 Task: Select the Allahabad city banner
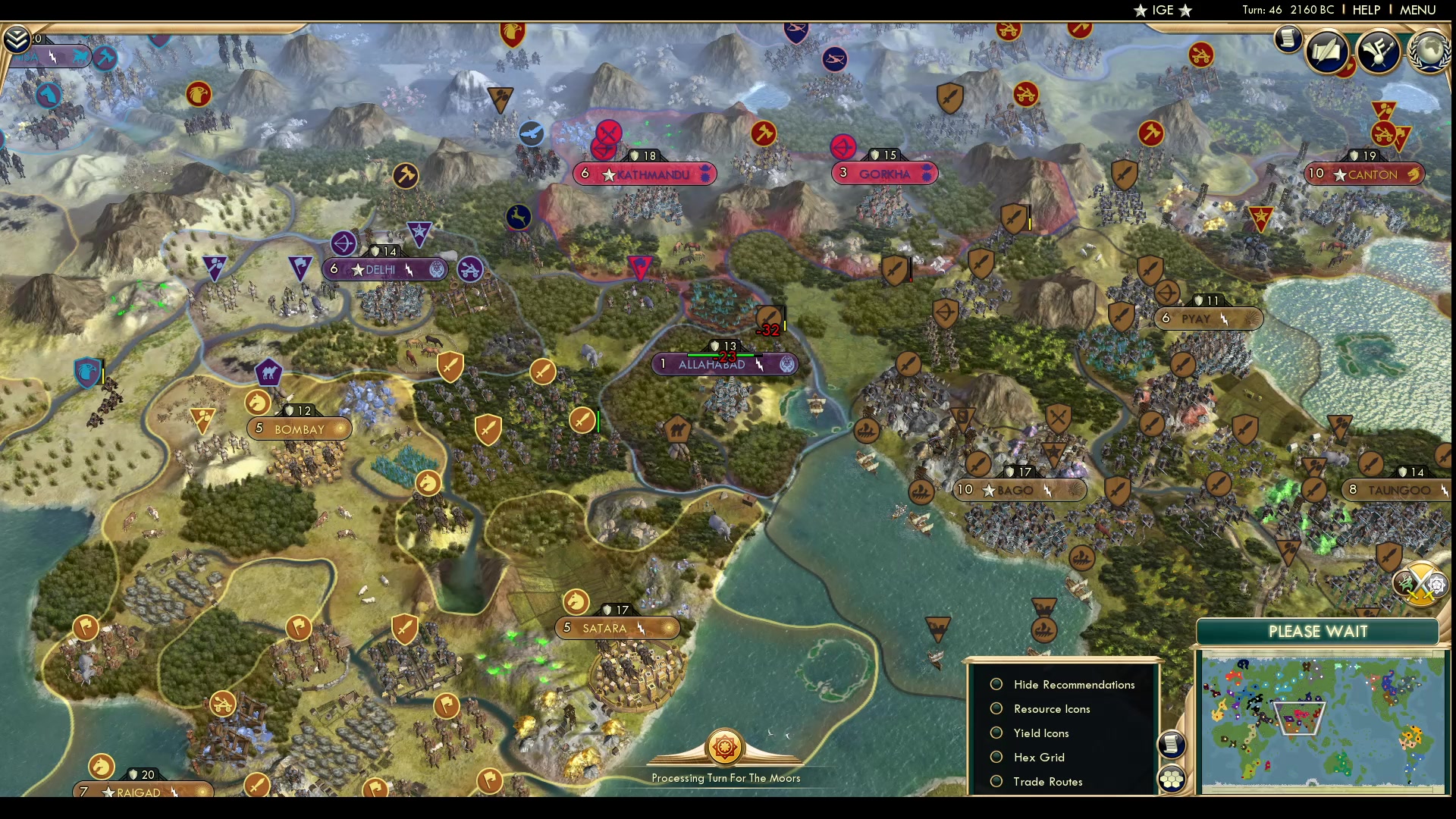tap(726, 364)
